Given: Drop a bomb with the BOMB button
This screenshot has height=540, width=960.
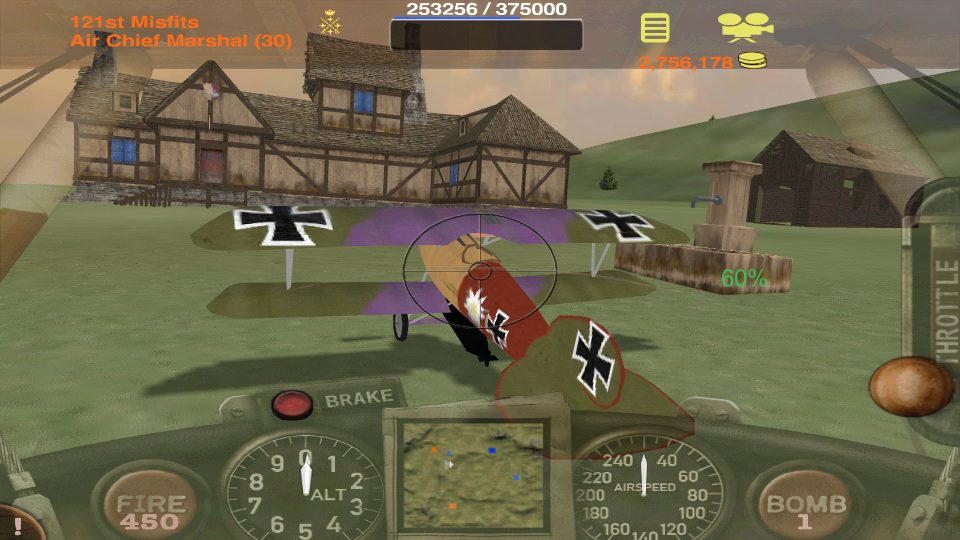Looking at the screenshot, I should [x=806, y=508].
